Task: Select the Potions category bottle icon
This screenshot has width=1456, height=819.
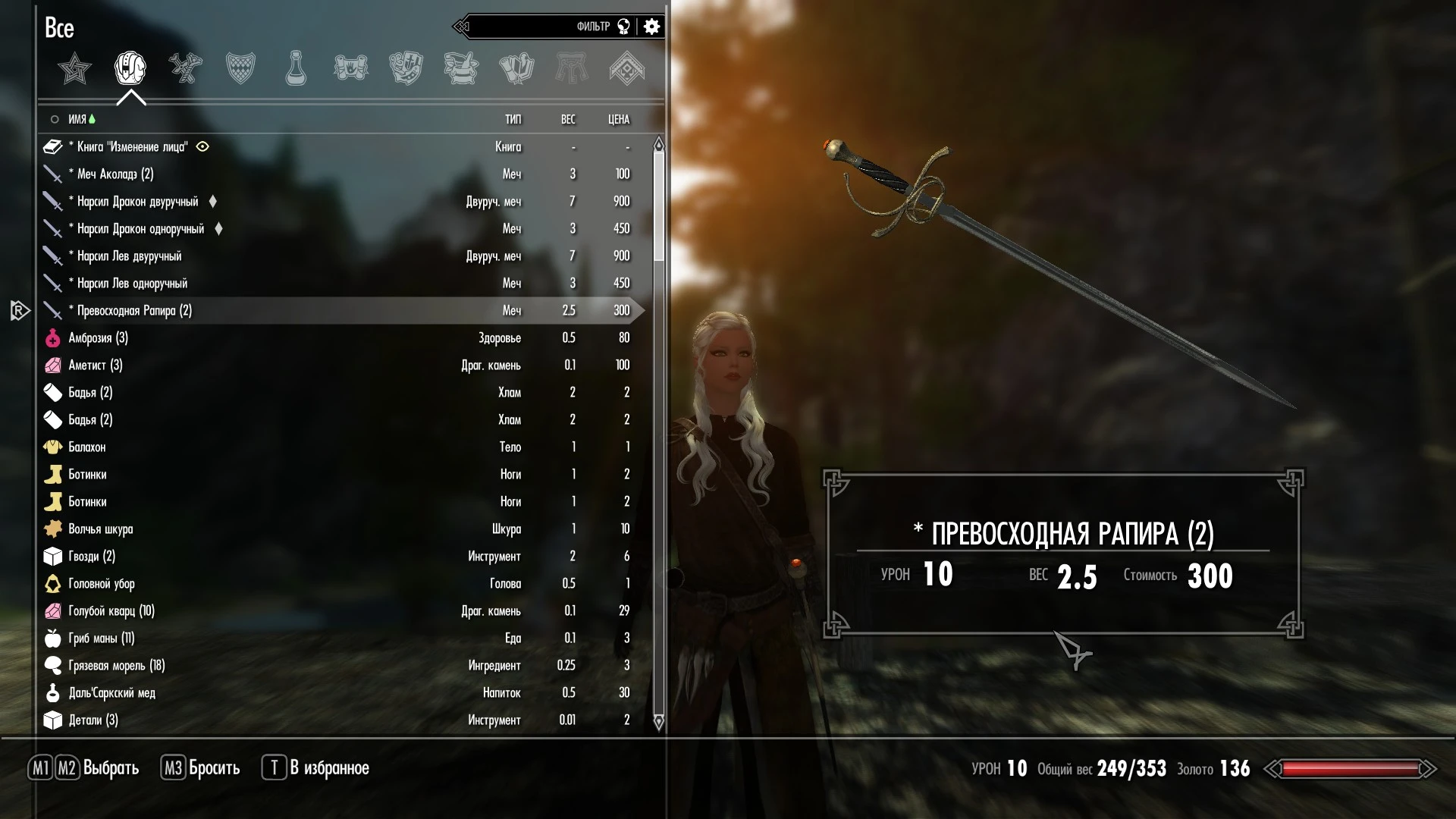Action: click(x=296, y=68)
